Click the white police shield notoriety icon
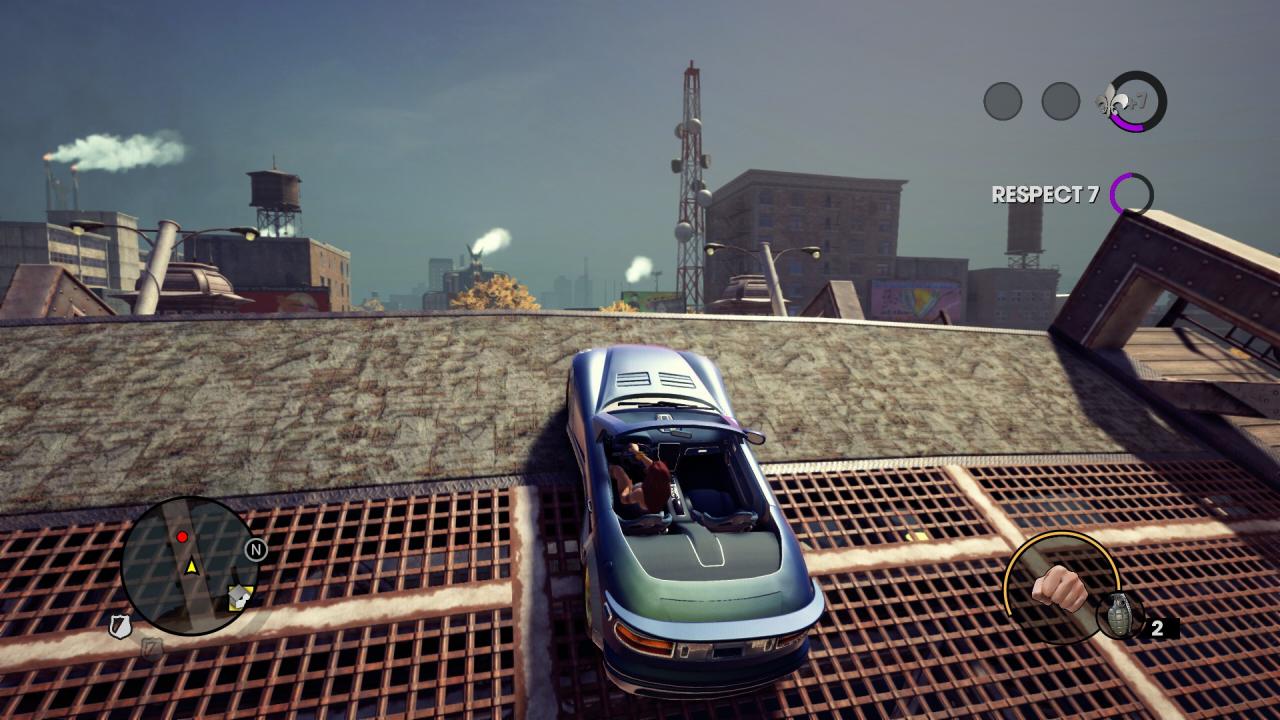1280x720 pixels. pos(120,627)
